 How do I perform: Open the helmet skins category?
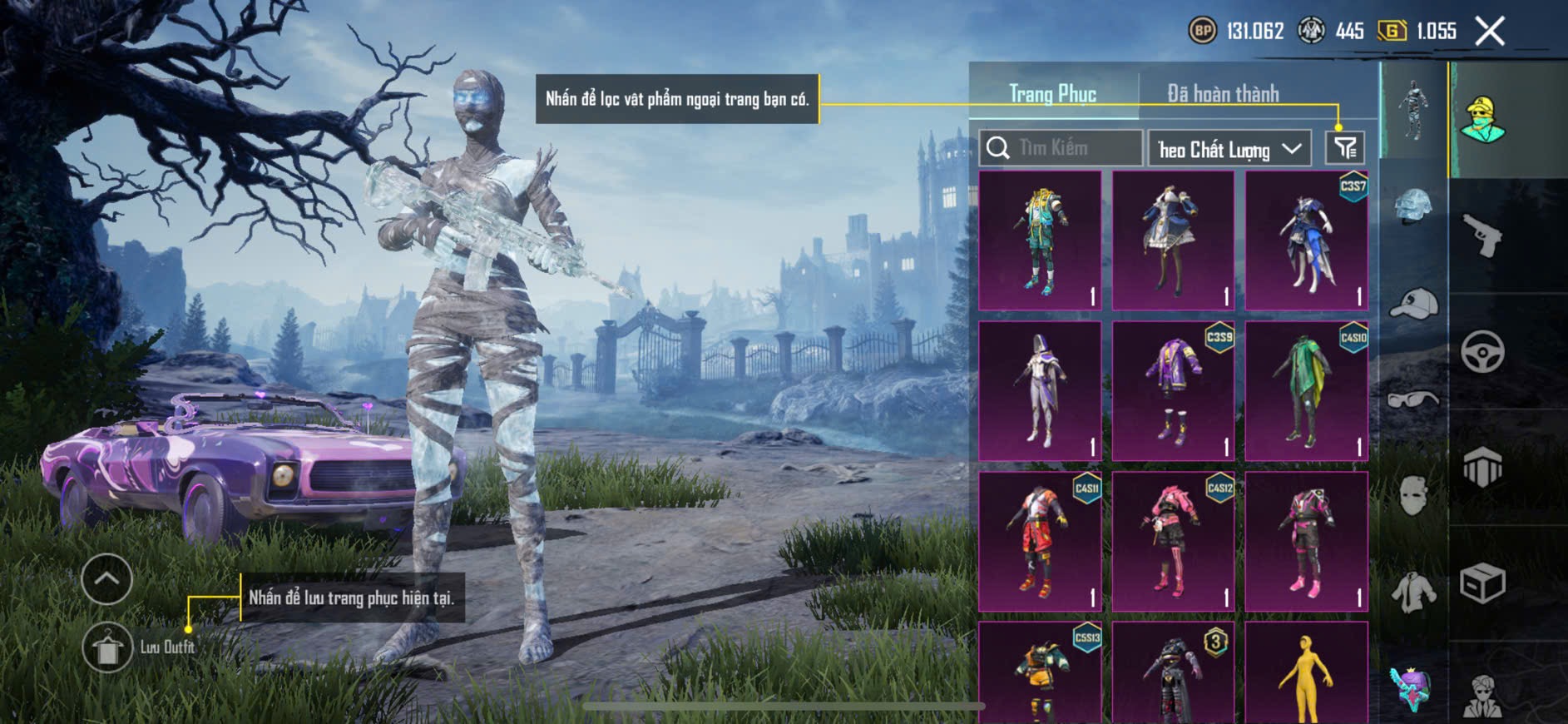click(x=1413, y=206)
